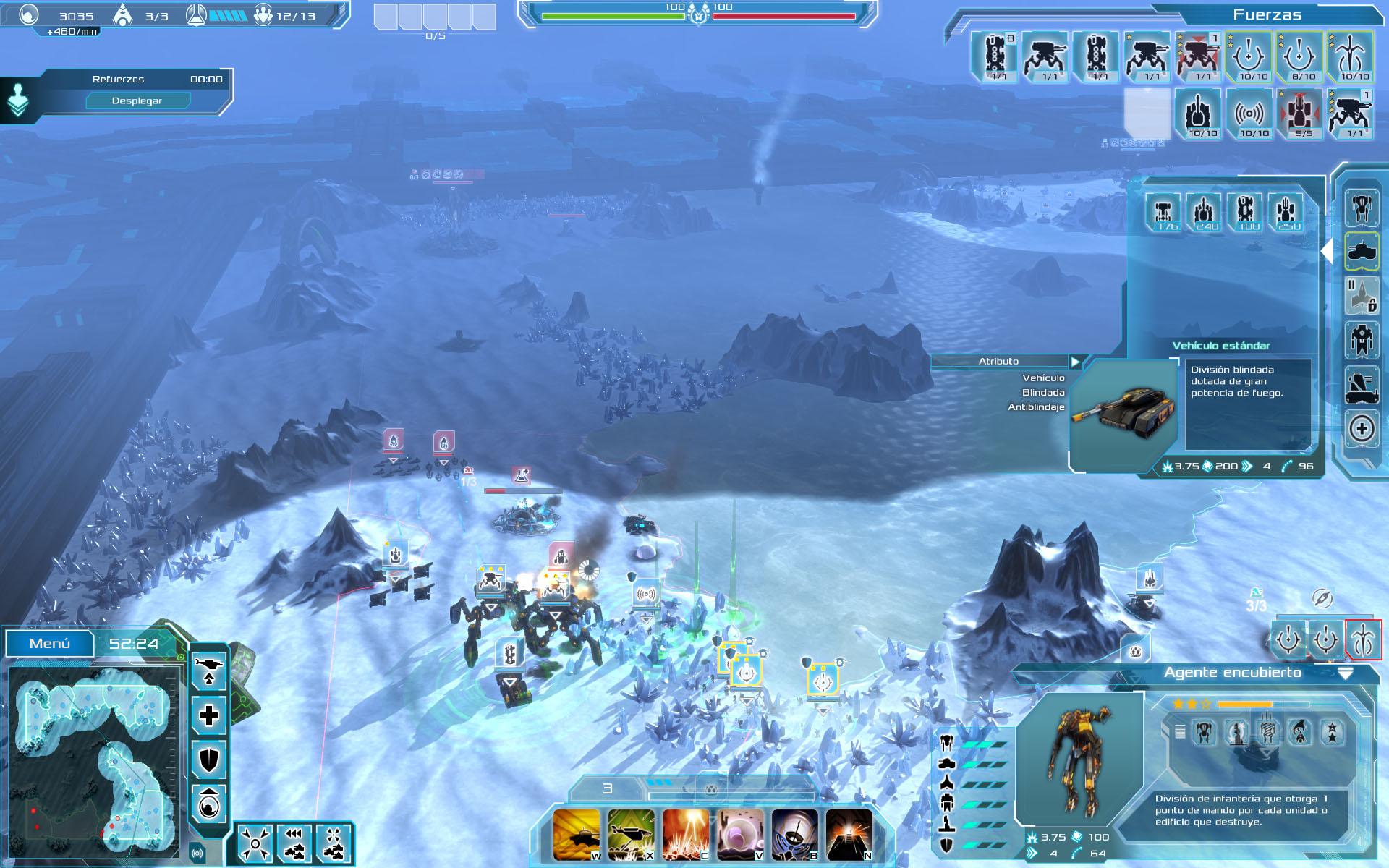This screenshot has width=1389, height=868.
Task: Collapse the Agente encubierto panel arrow
Action: [1345, 673]
